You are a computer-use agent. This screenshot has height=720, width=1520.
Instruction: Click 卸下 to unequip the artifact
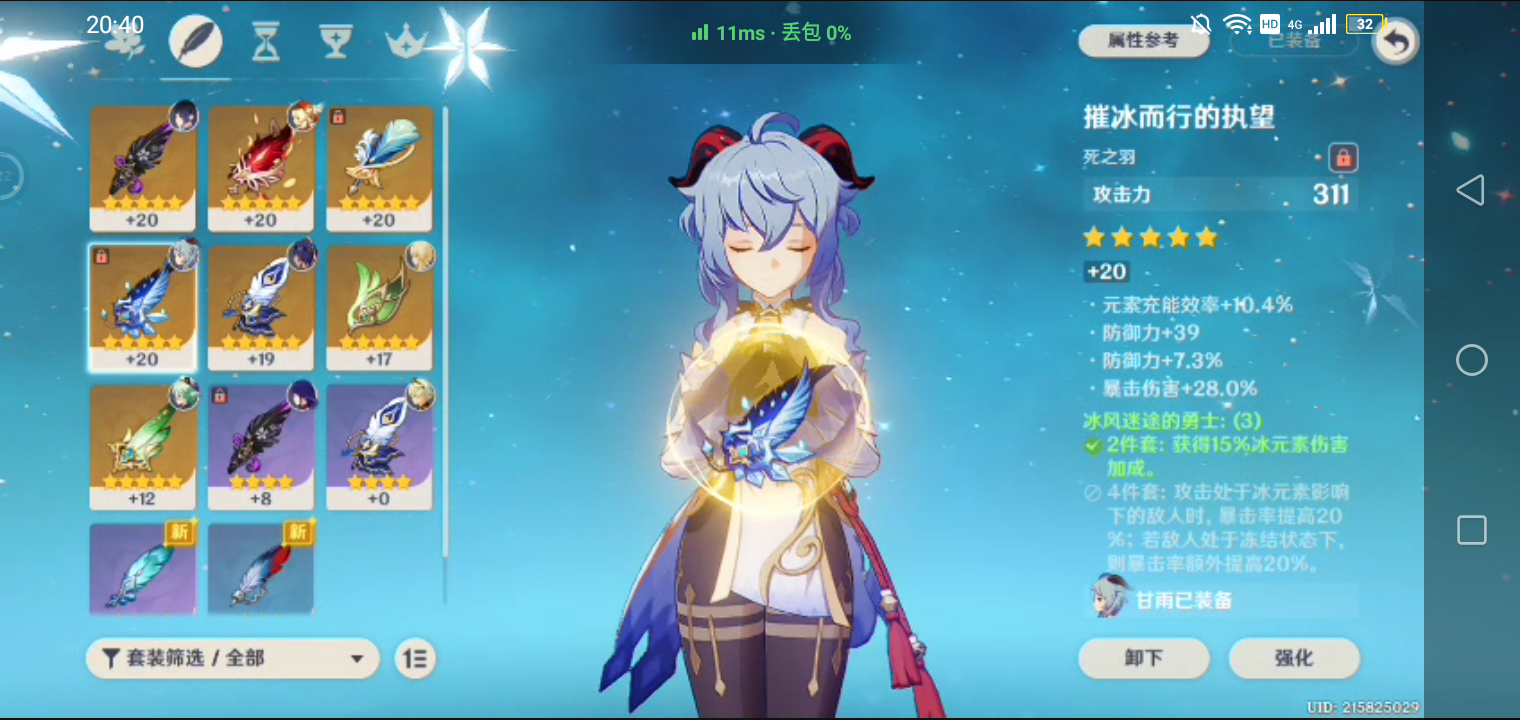point(1143,658)
